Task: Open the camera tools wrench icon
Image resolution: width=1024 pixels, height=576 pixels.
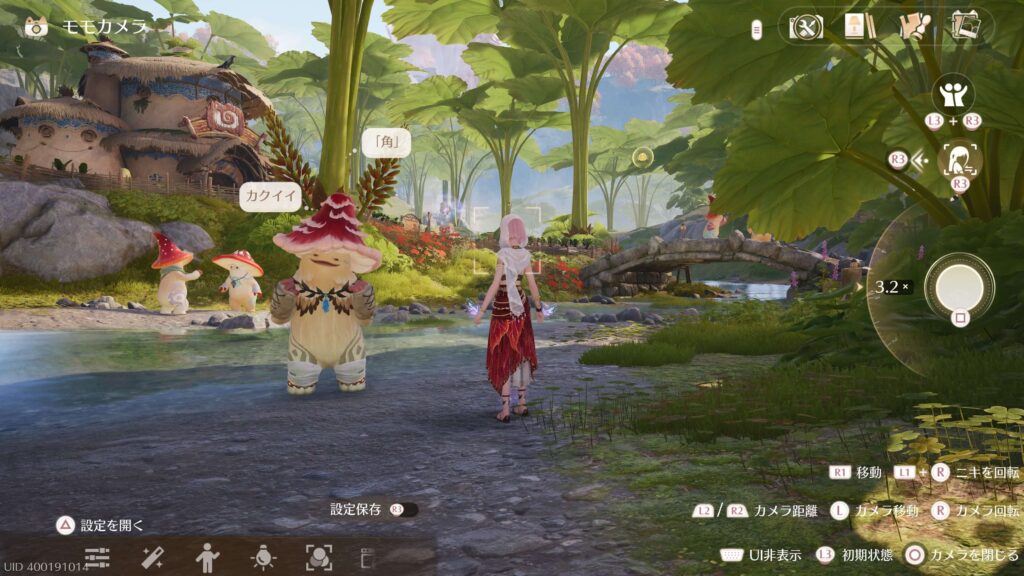Action: (806, 26)
